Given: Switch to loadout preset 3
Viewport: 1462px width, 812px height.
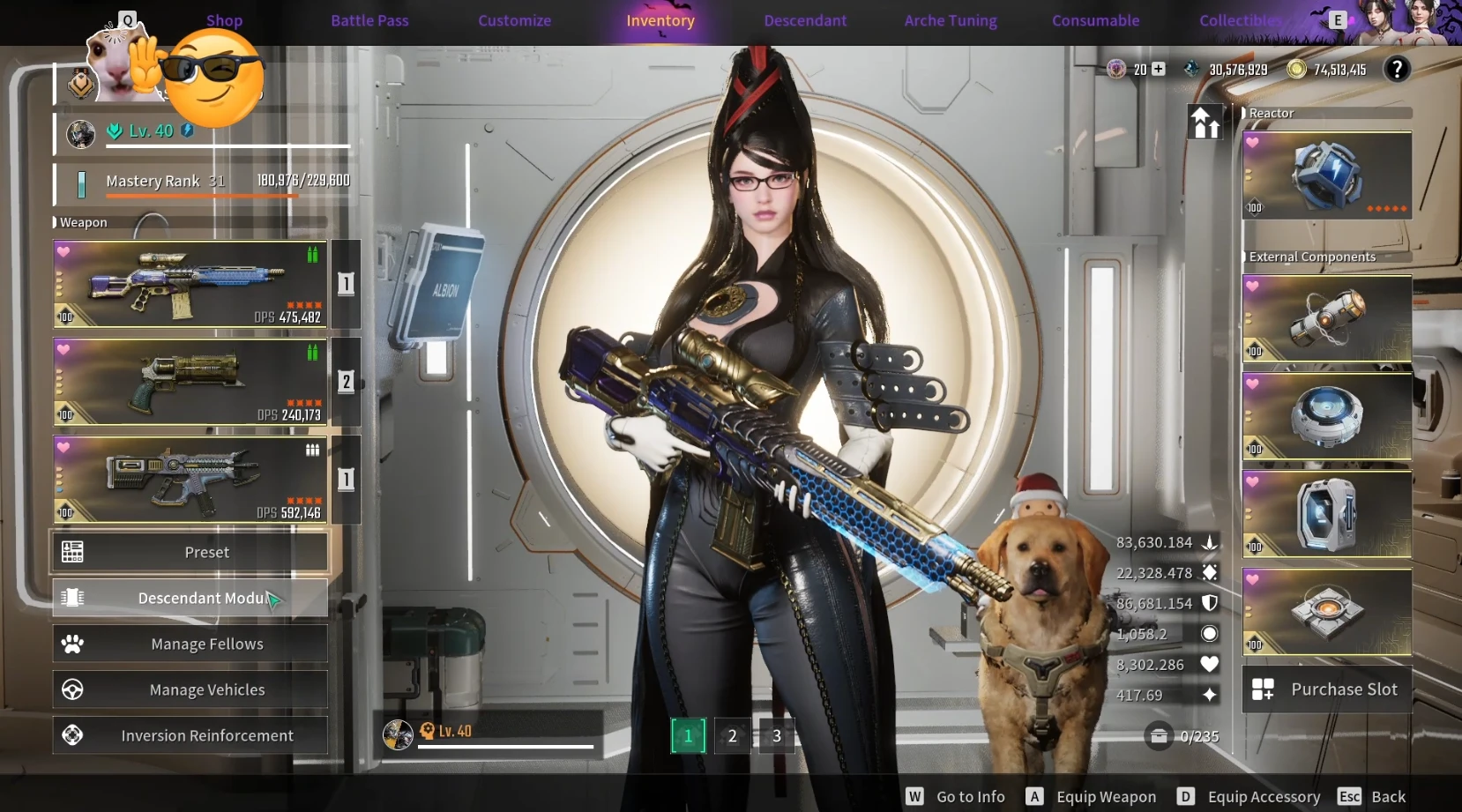Looking at the screenshot, I should point(777,736).
